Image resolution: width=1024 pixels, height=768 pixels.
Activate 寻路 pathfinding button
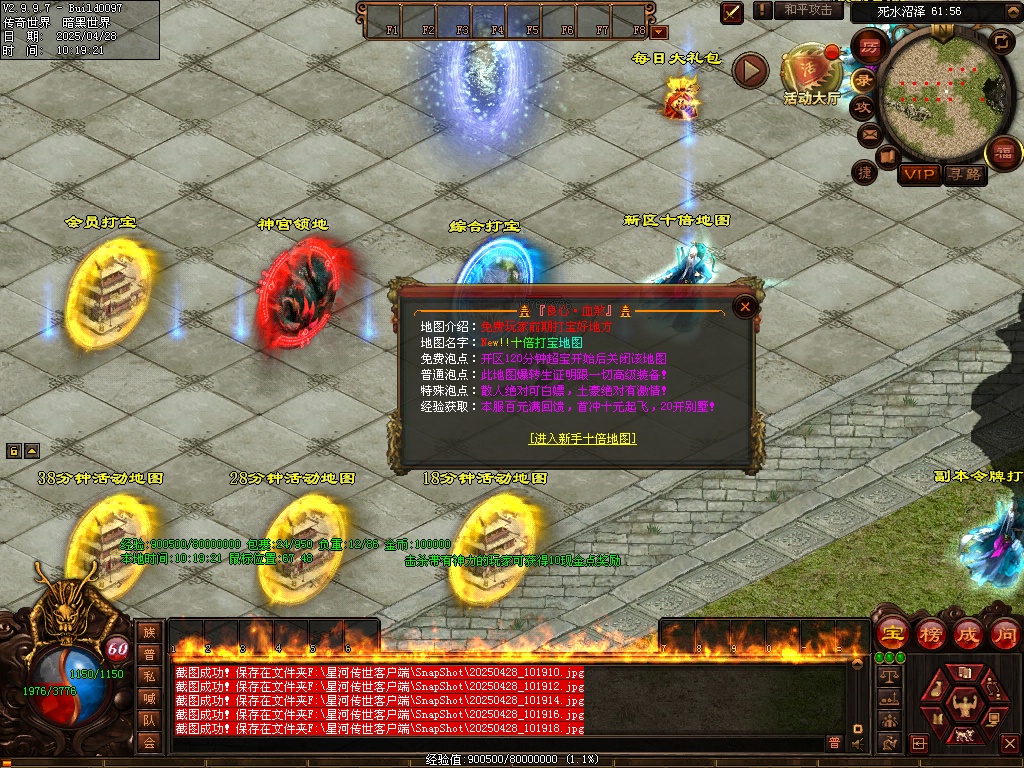point(966,174)
